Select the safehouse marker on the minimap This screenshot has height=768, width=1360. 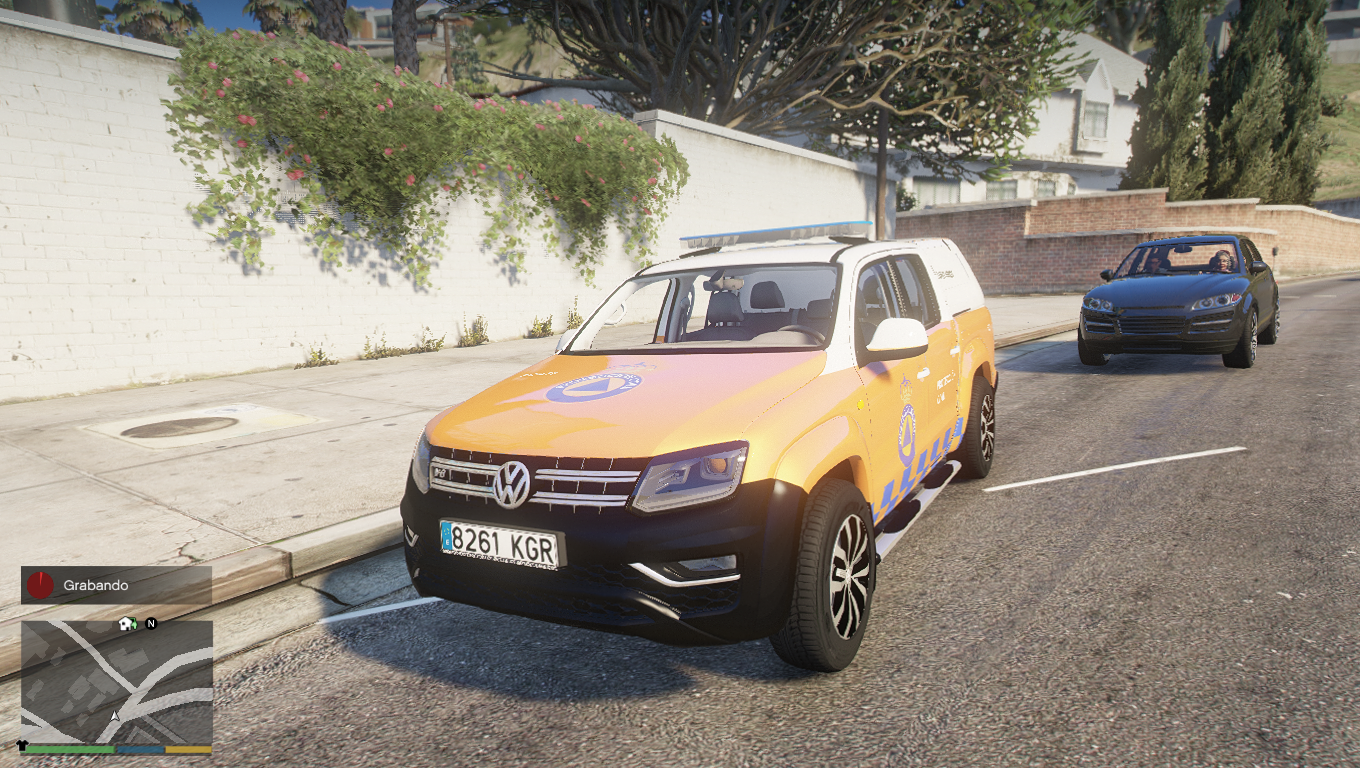(x=127, y=623)
